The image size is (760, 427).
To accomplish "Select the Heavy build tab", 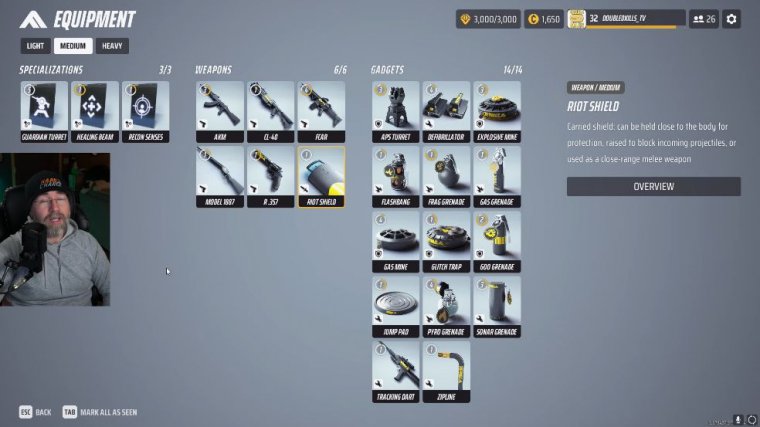I will (113, 46).
